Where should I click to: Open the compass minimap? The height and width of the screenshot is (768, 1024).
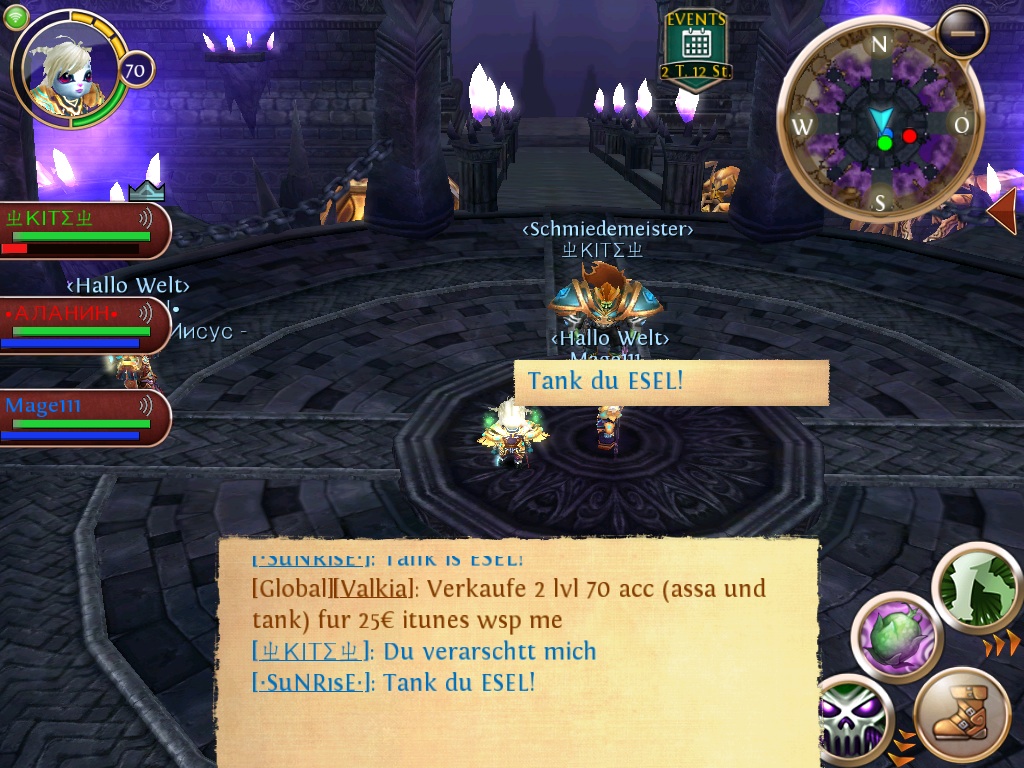(x=880, y=124)
